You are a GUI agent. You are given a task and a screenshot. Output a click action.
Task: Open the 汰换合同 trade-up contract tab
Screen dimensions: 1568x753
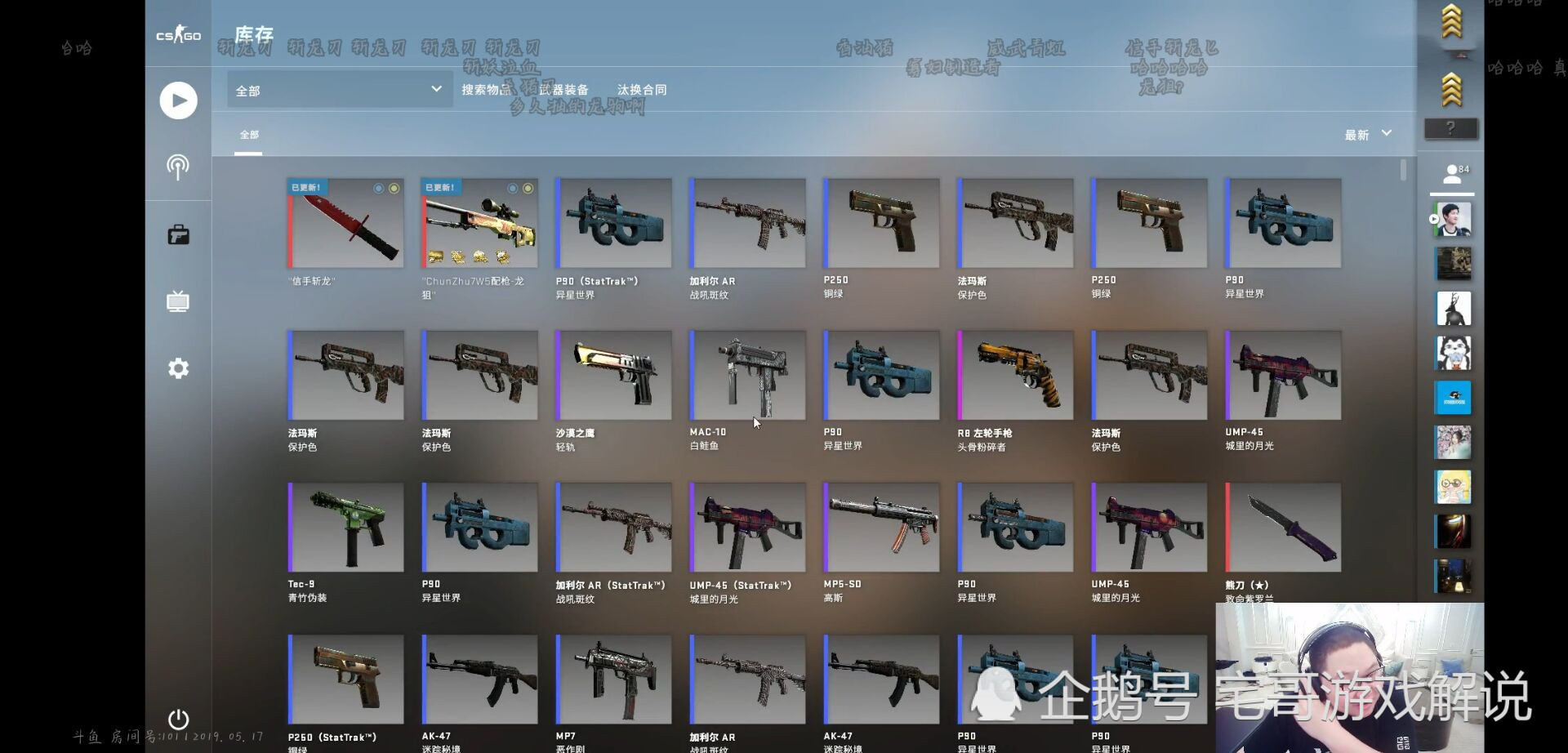[x=642, y=89]
